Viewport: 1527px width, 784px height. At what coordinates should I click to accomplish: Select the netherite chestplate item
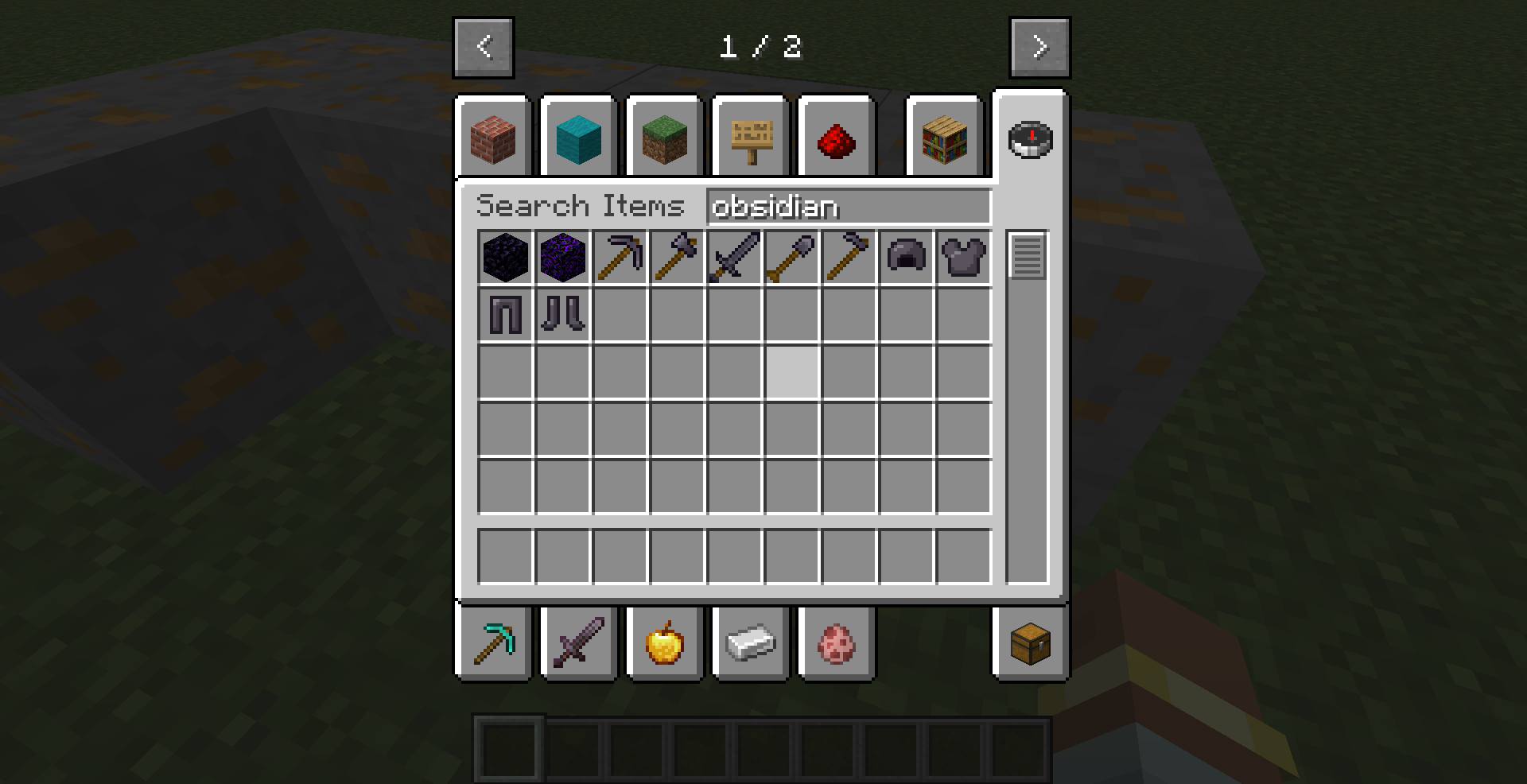(962, 258)
